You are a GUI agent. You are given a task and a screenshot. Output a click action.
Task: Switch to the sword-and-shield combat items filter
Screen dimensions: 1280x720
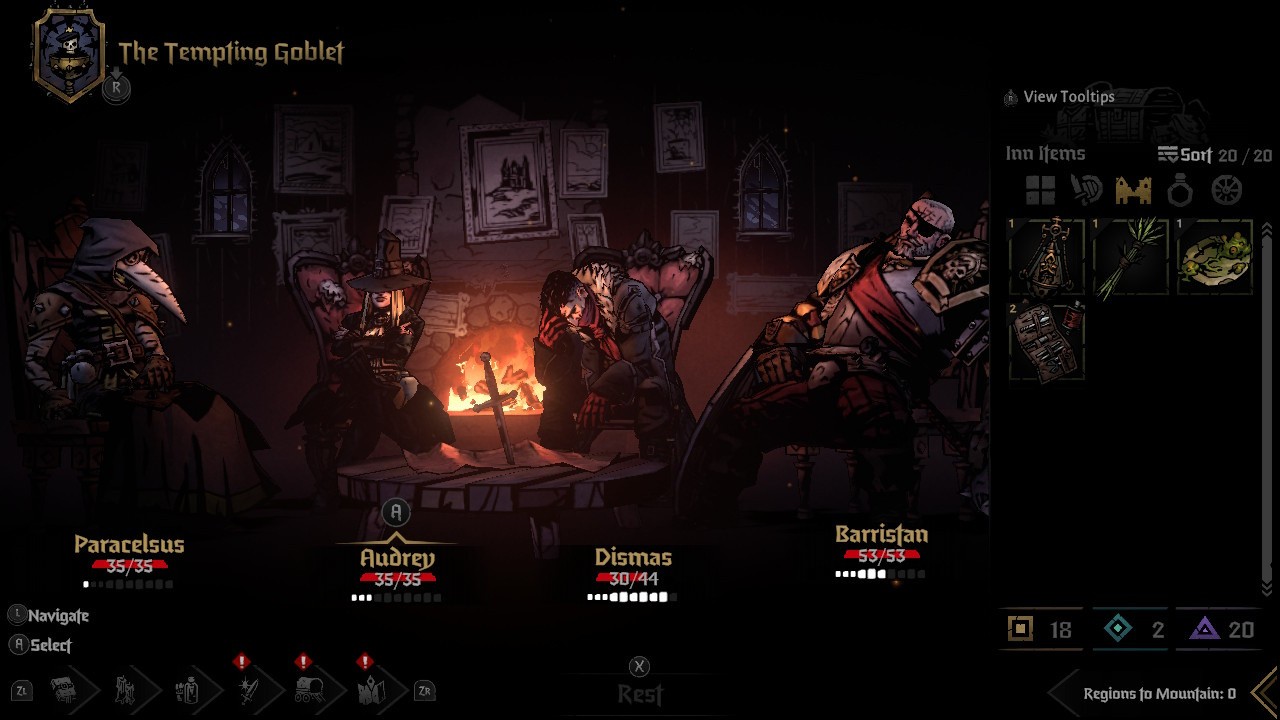pos(1086,190)
